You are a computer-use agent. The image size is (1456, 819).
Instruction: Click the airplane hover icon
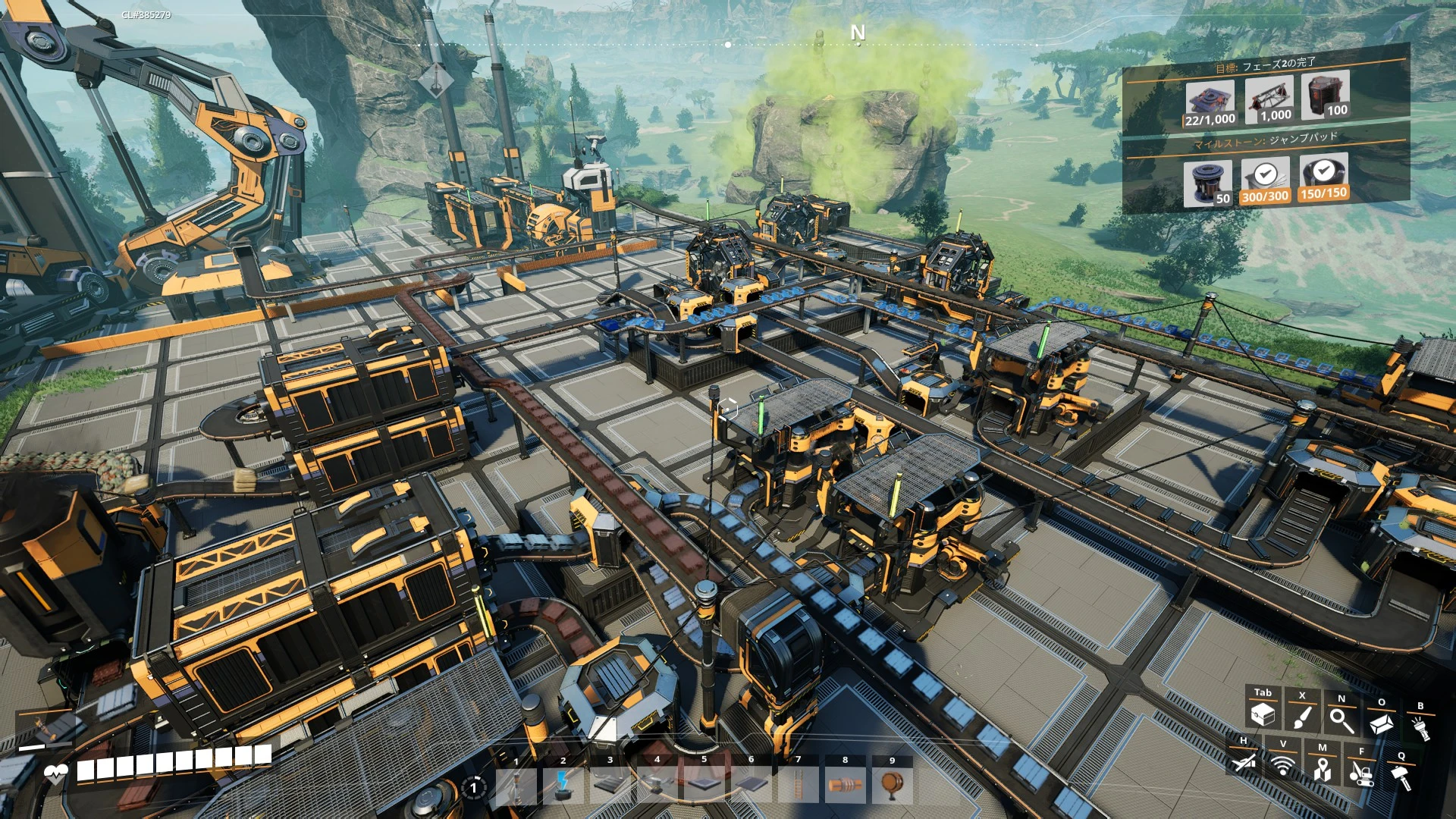(1244, 761)
